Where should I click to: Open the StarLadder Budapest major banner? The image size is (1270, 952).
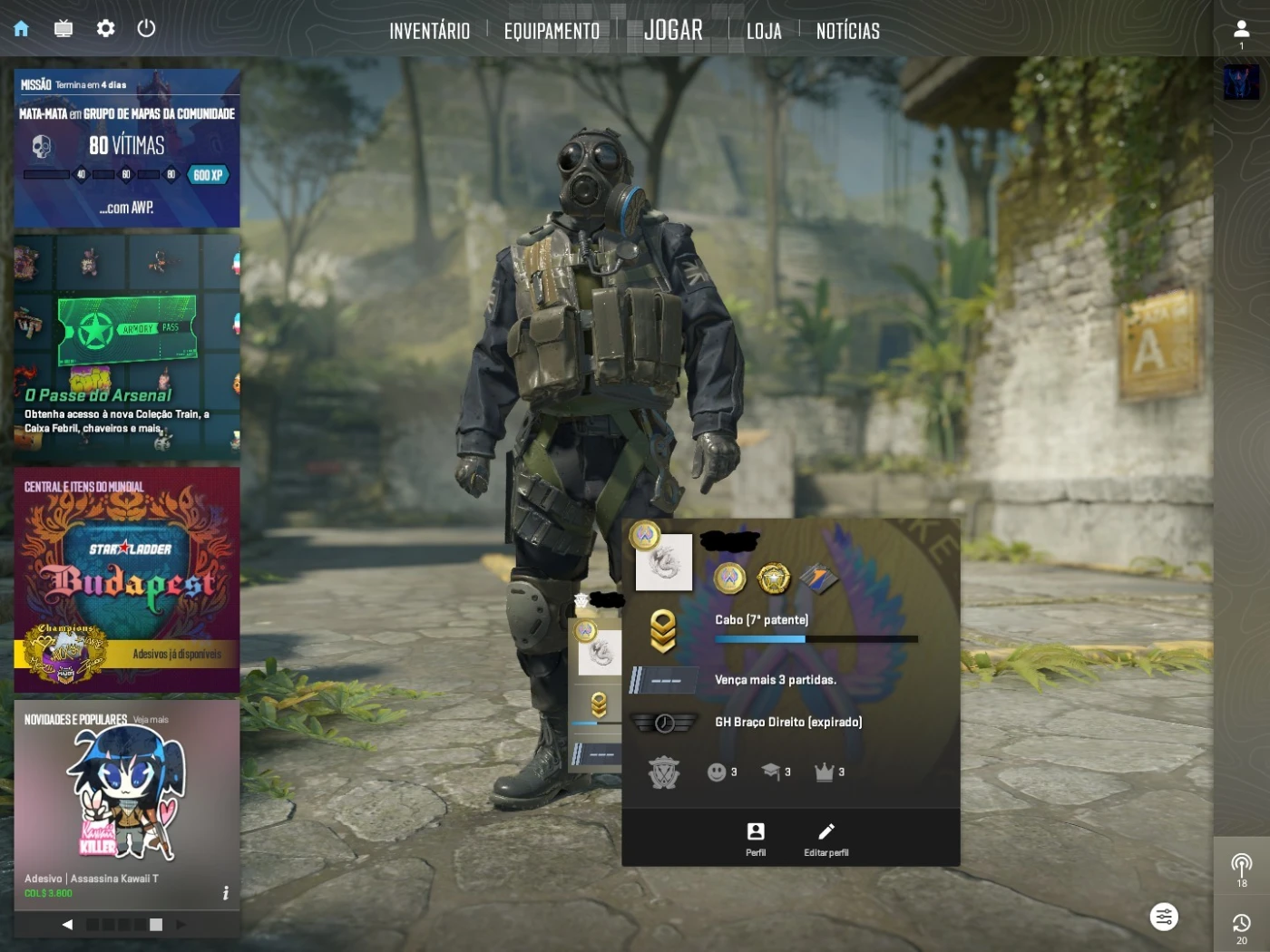(127, 580)
